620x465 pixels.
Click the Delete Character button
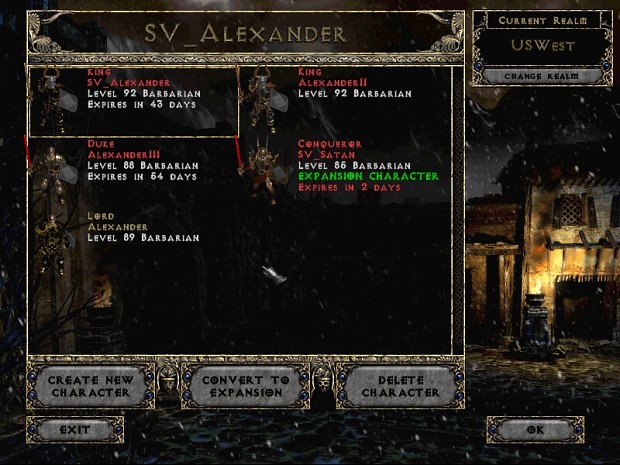point(400,386)
